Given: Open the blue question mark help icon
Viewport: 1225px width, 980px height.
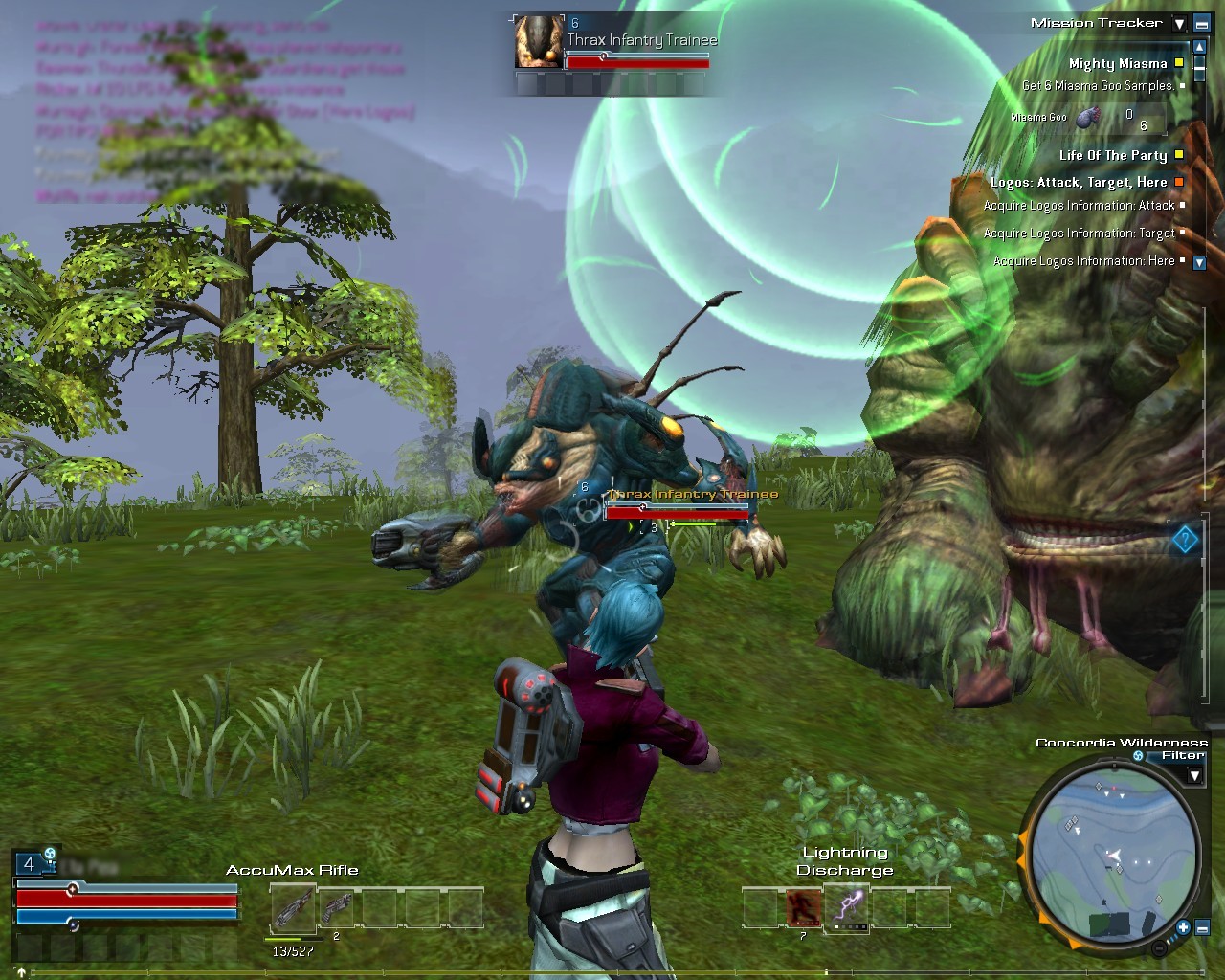Looking at the screenshot, I should click(1185, 541).
